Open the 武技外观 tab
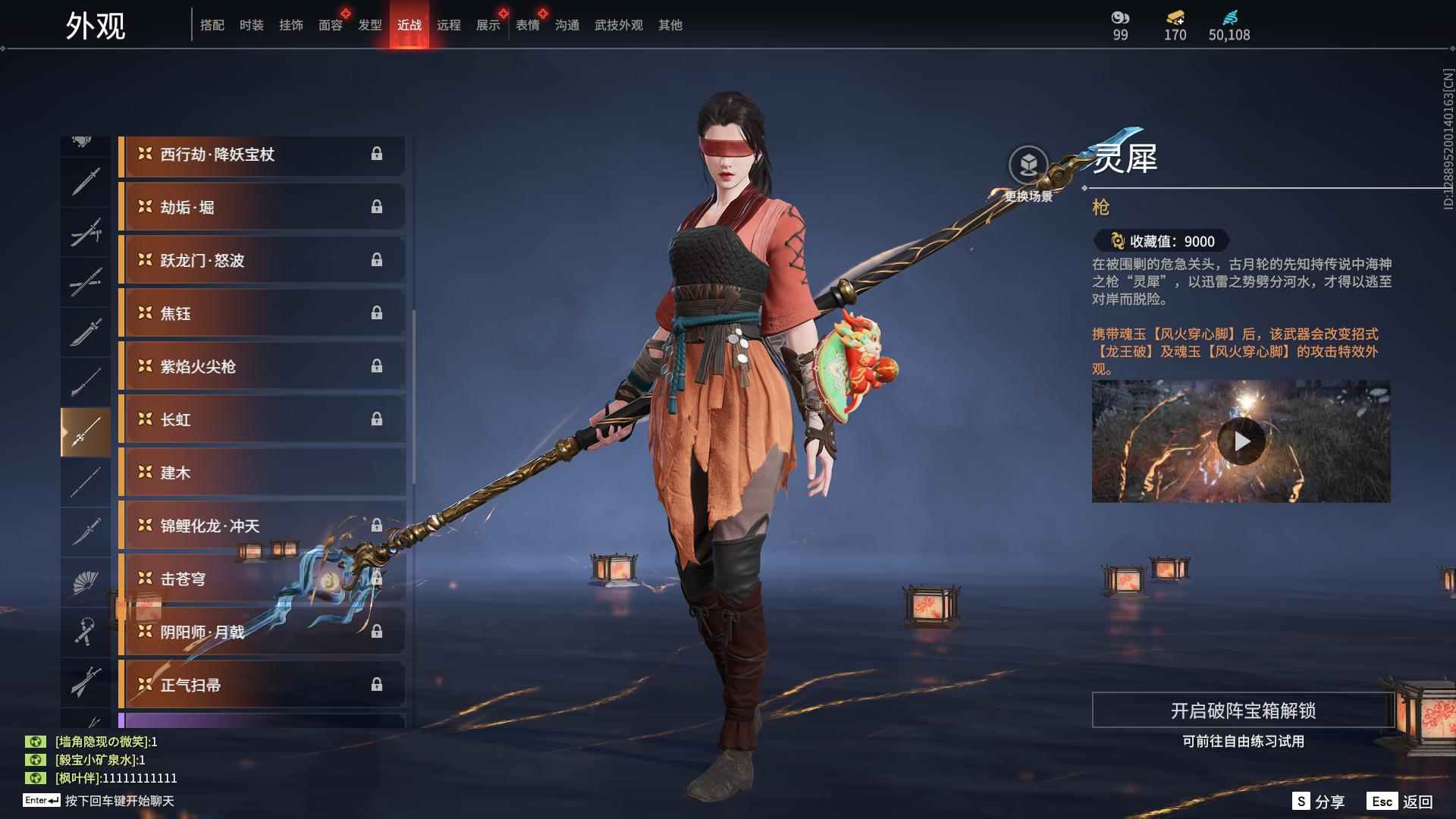The width and height of the screenshot is (1456, 819). [x=618, y=25]
